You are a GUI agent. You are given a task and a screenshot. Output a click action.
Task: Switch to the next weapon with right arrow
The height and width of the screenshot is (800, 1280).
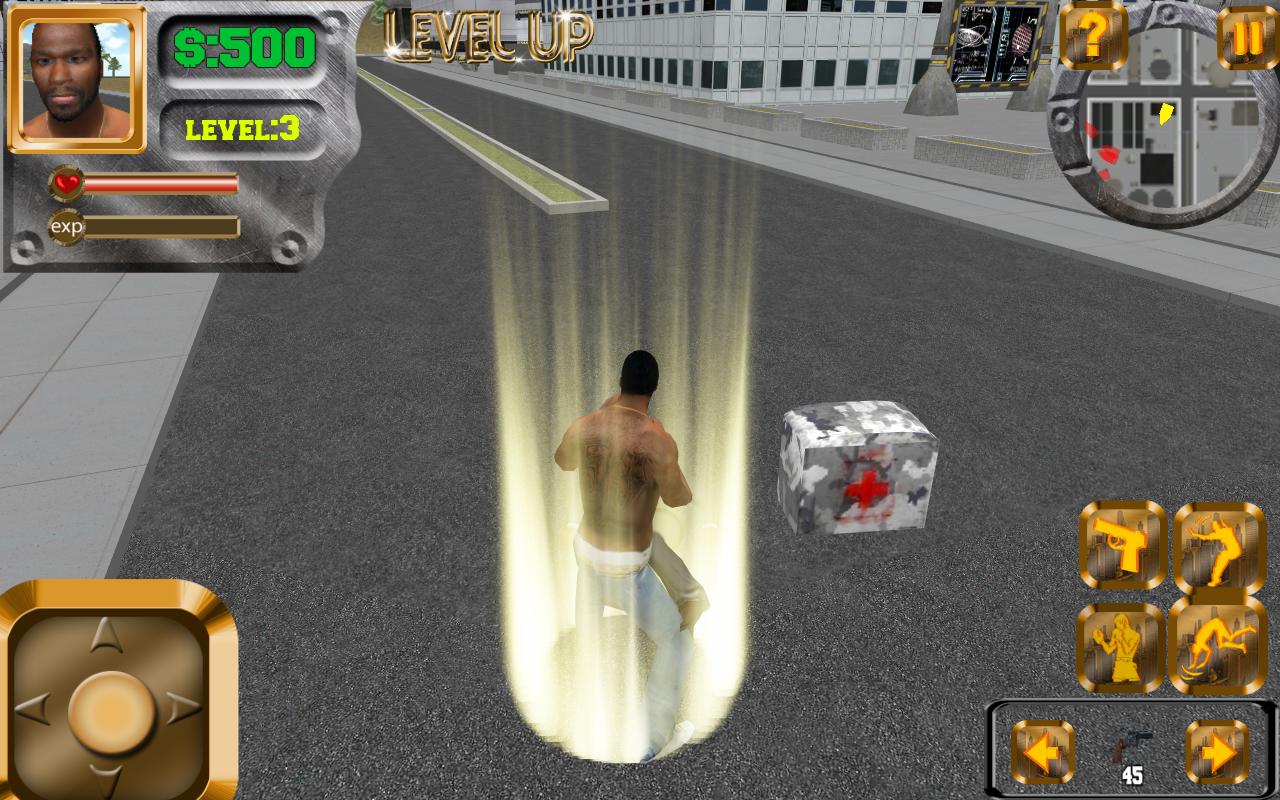1220,755
